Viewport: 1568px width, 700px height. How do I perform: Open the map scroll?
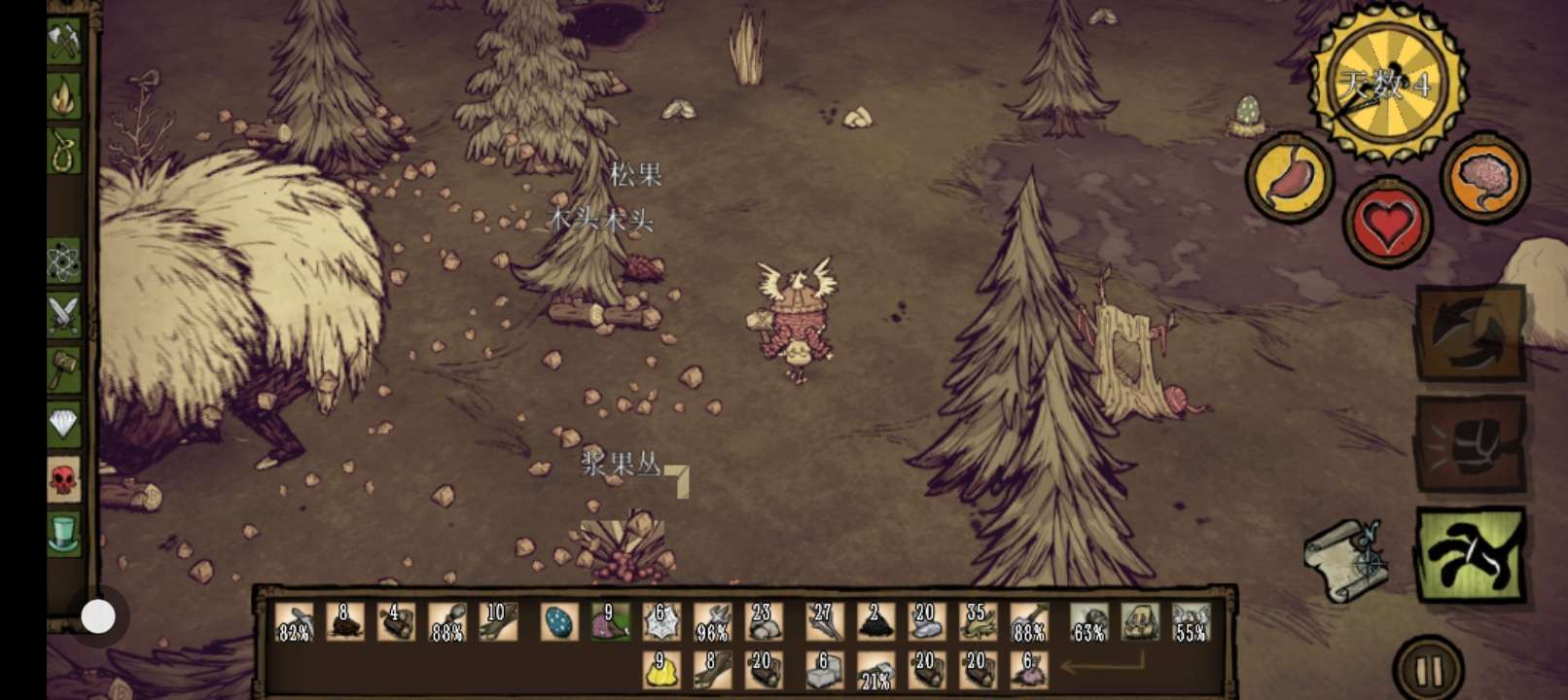coord(1346,559)
